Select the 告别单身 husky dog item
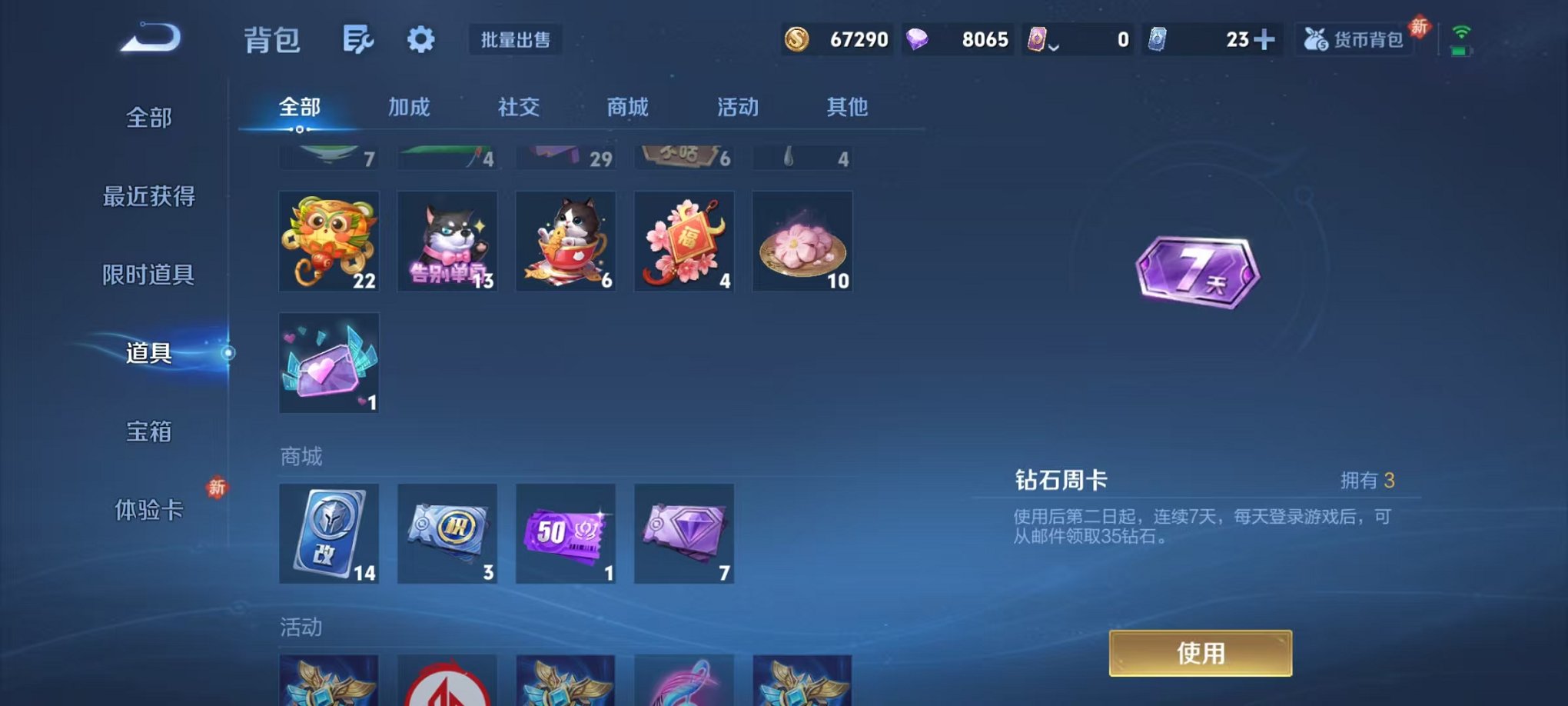The image size is (1568, 706). 447,241
